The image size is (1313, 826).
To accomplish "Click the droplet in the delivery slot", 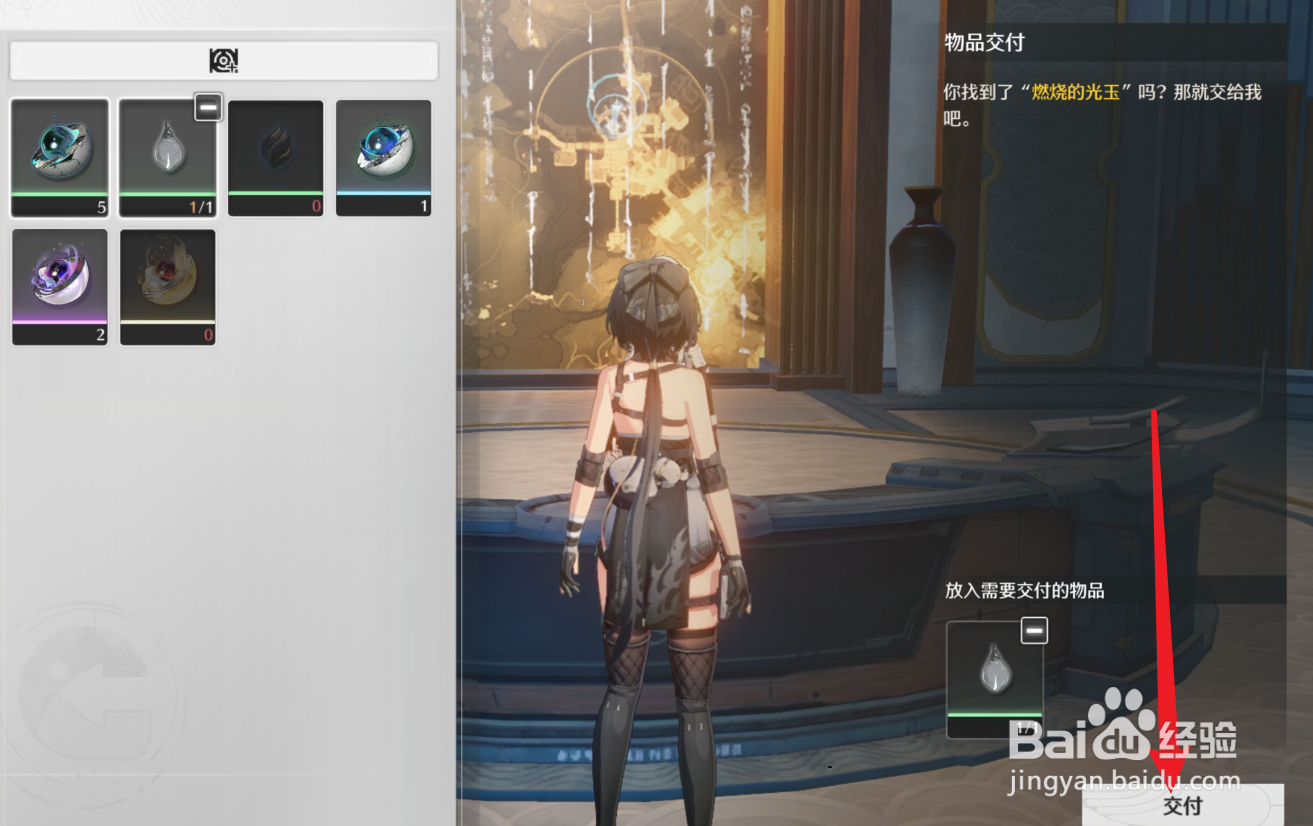I will point(994,672).
